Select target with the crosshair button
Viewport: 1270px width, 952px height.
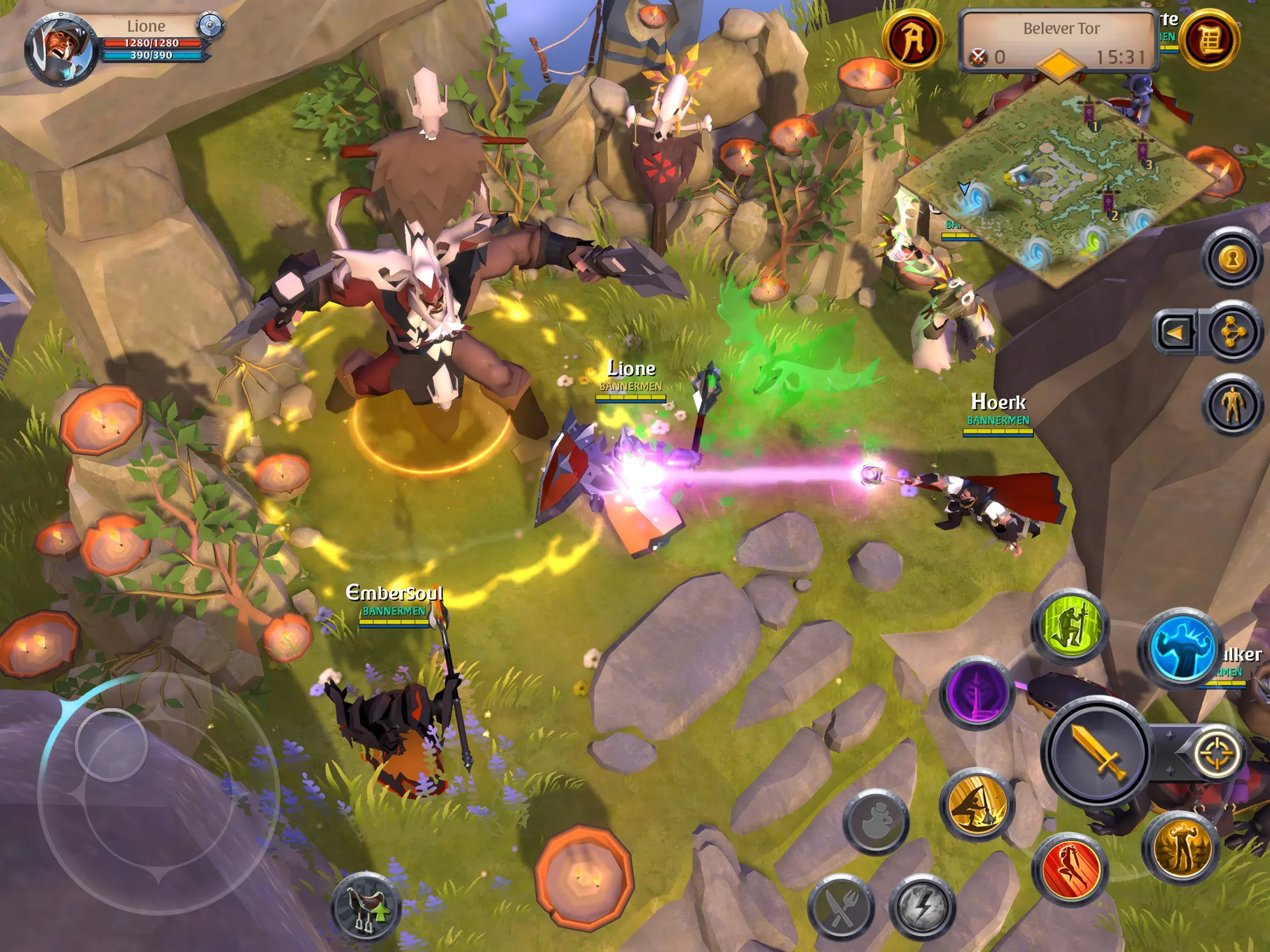pyautogui.click(x=1215, y=754)
